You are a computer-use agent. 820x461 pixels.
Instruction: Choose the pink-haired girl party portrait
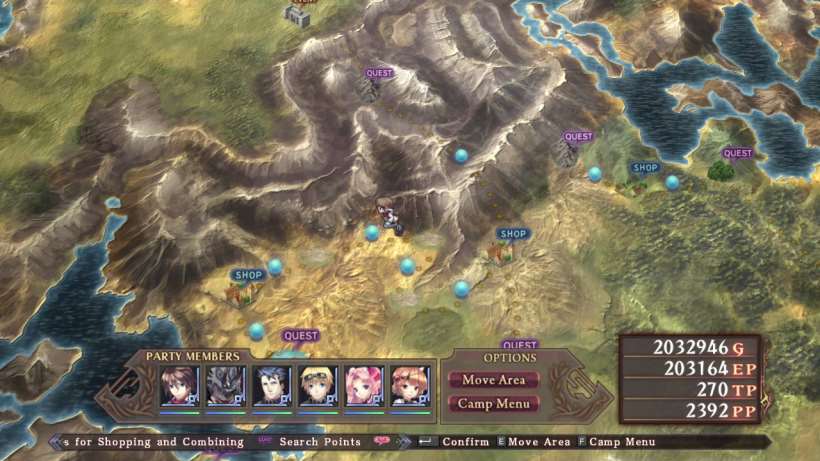point(364,386)
